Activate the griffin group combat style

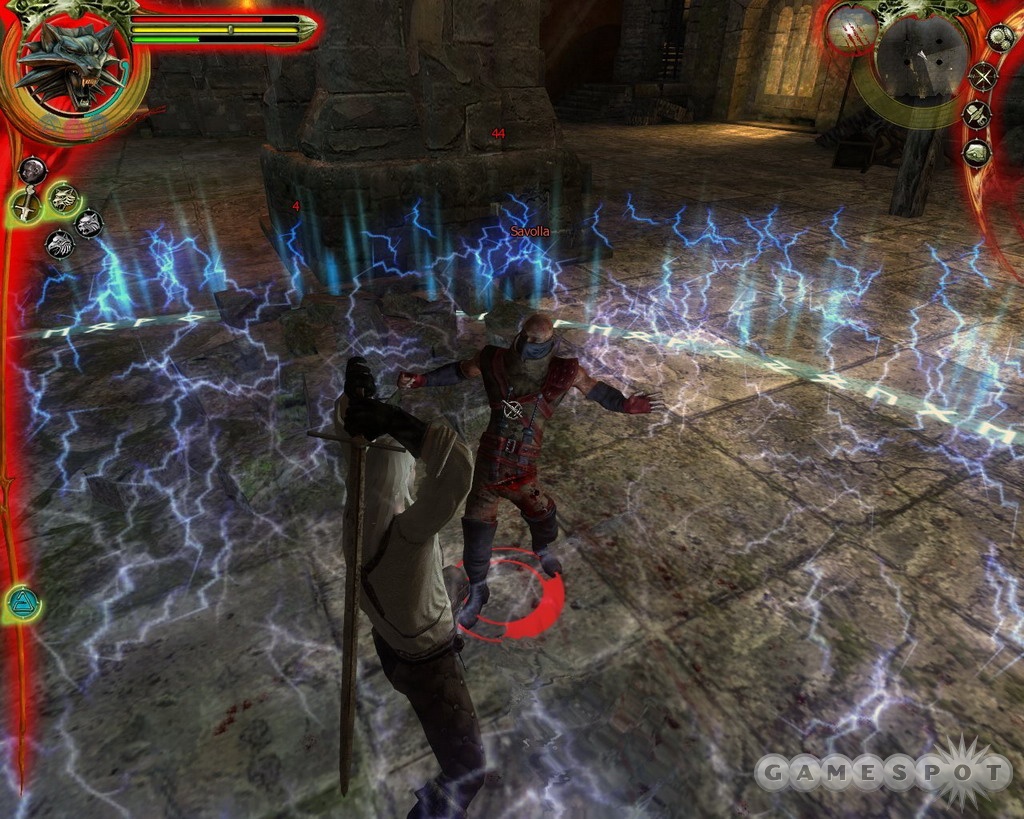pyautogui.click(x=60, y=244)
